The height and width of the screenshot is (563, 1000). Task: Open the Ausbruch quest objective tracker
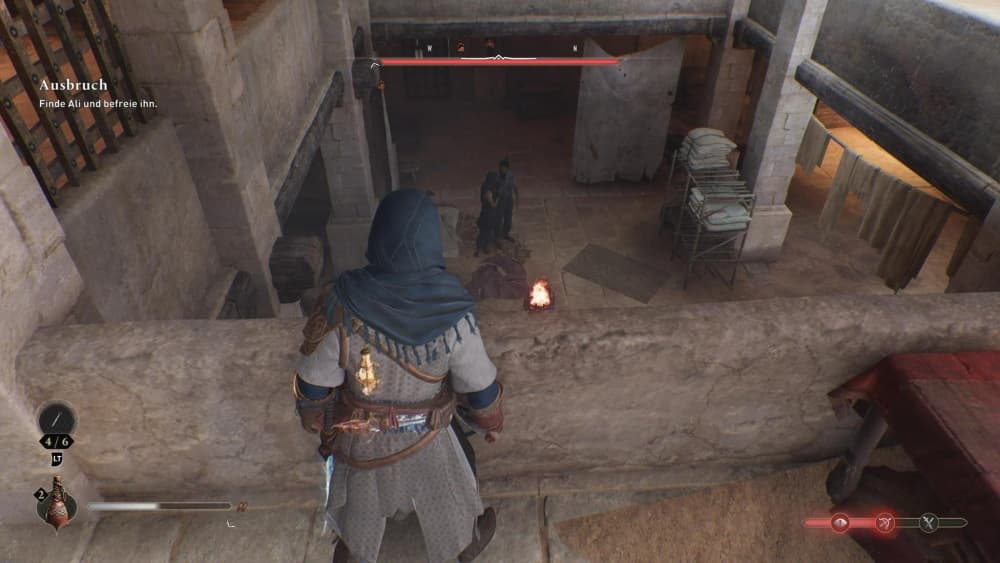coord(73,86)
